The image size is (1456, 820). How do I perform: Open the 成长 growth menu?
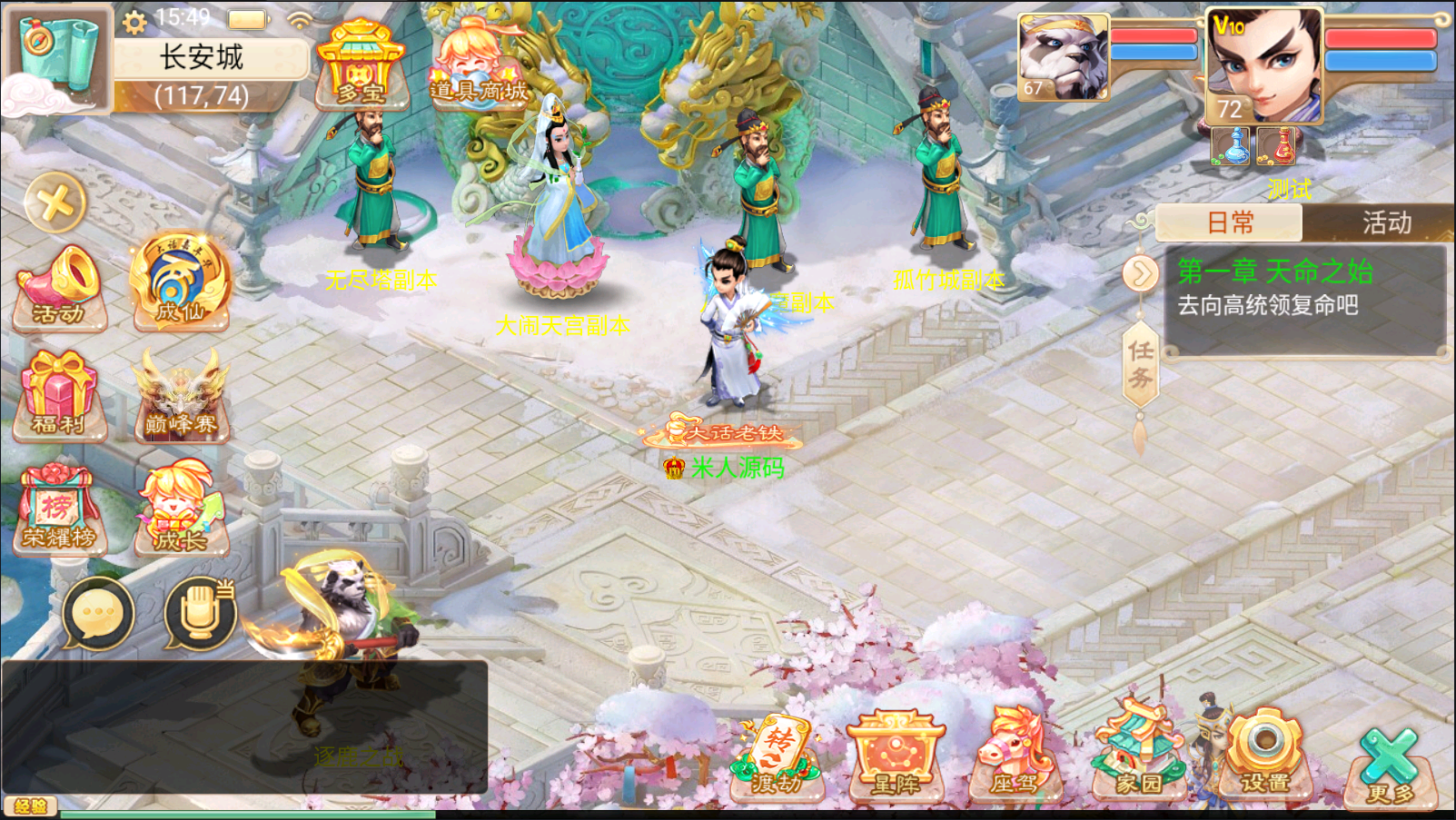coord(180,509)
